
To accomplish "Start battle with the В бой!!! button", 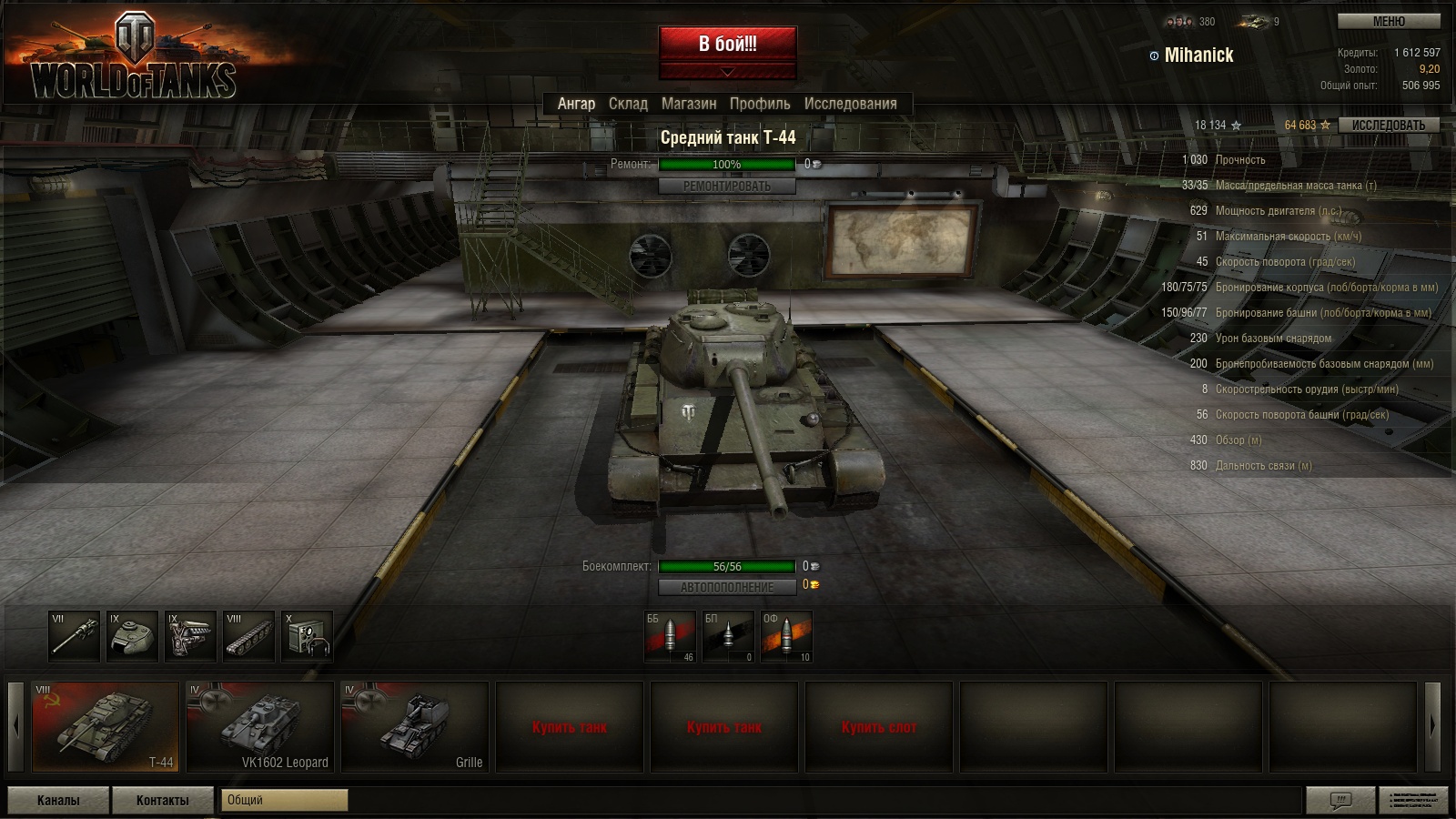I will (727, 44).
